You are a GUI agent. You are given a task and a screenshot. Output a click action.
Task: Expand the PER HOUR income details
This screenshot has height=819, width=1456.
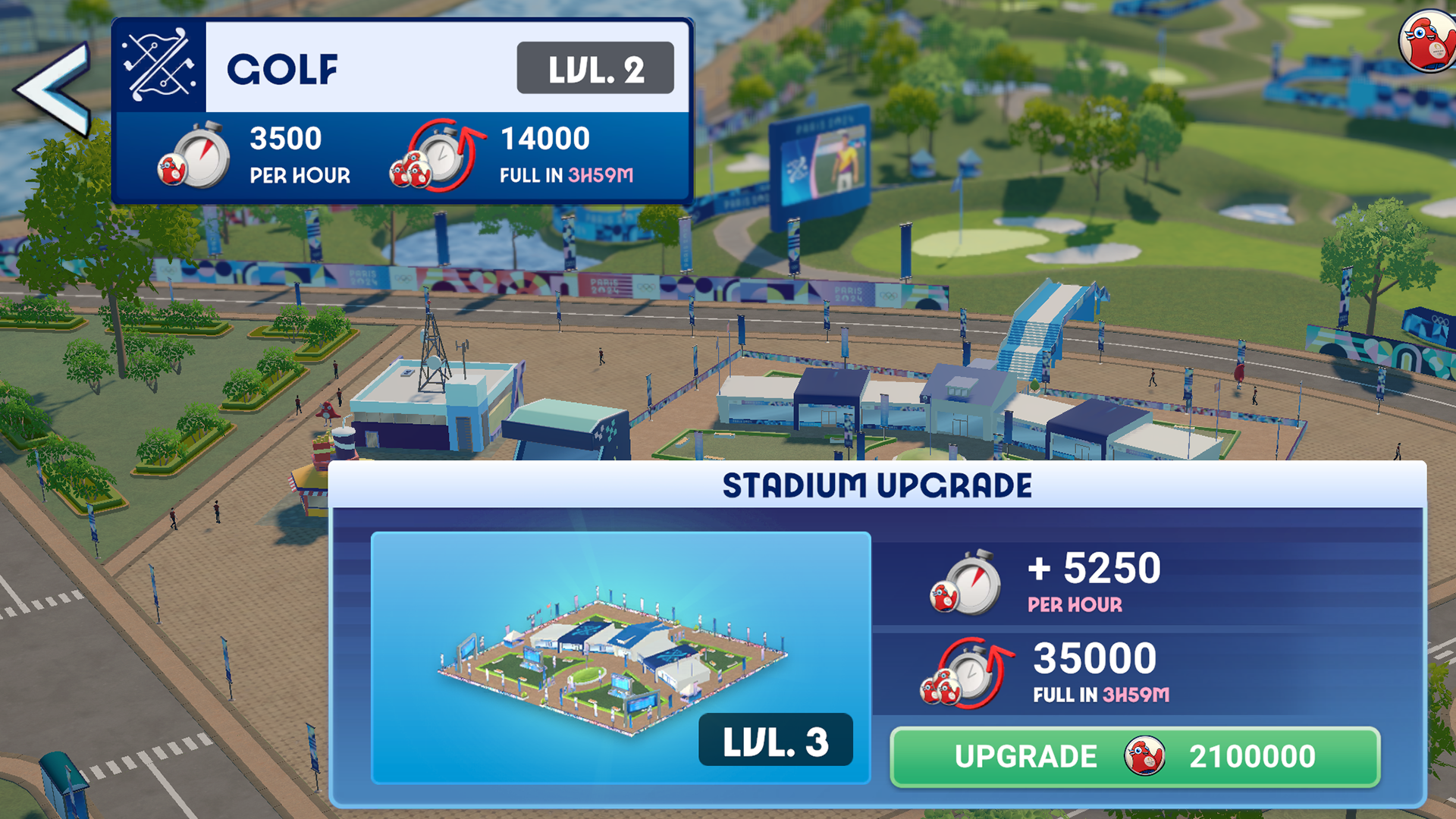(300, 176)
